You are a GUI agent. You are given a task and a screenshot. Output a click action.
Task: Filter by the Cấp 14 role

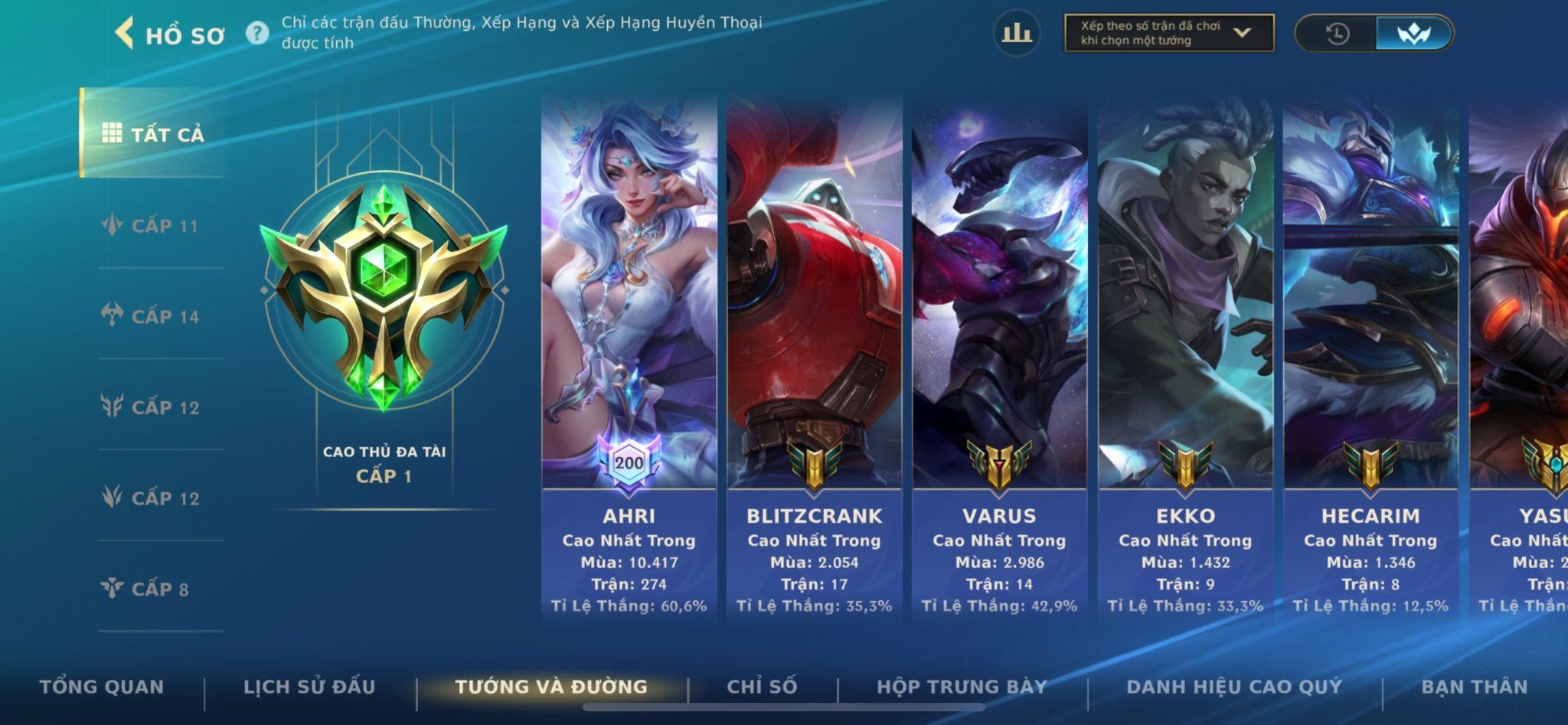[151, 316]
